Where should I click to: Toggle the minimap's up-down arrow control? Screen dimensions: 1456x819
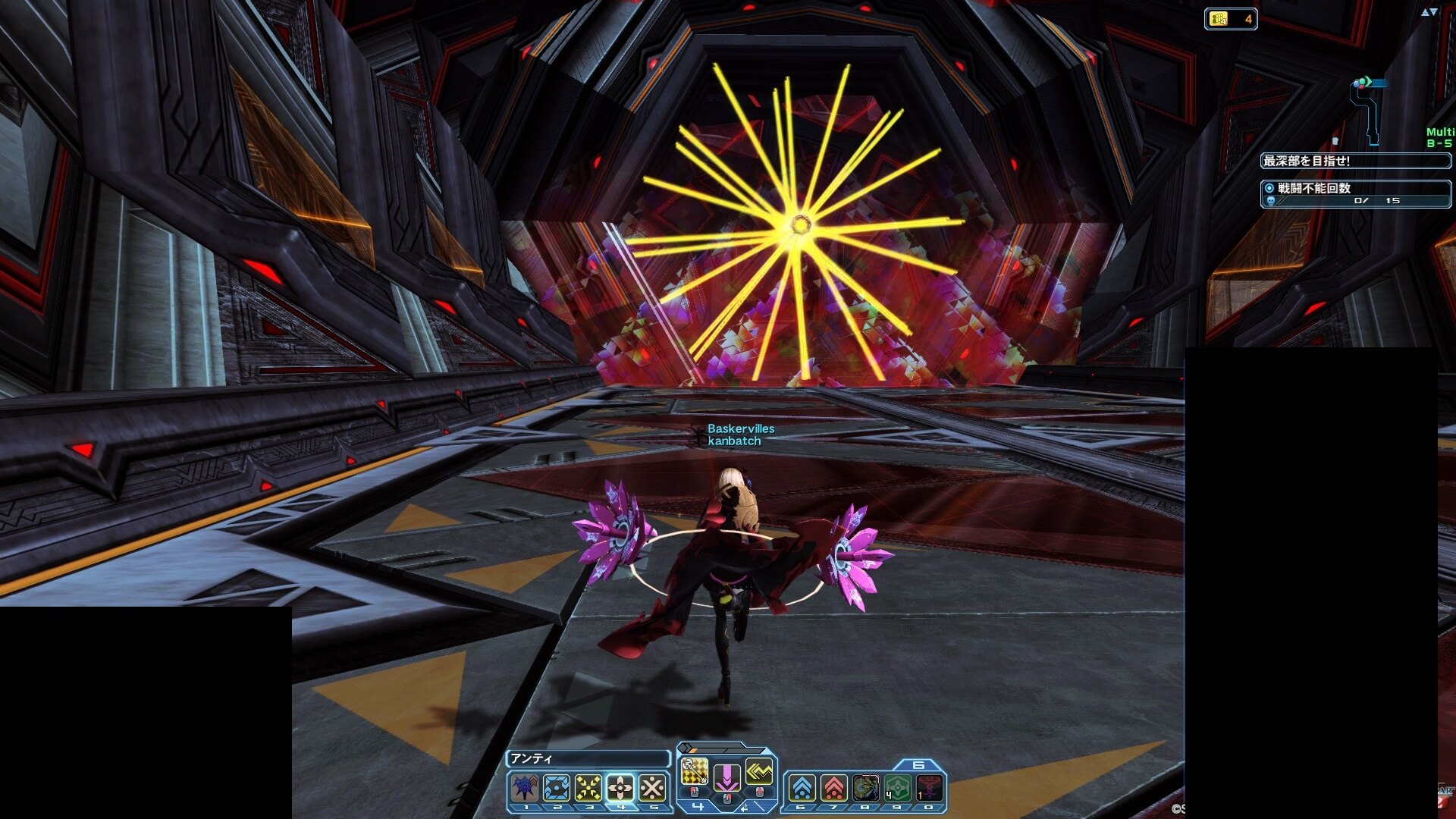pos(1429,12)
